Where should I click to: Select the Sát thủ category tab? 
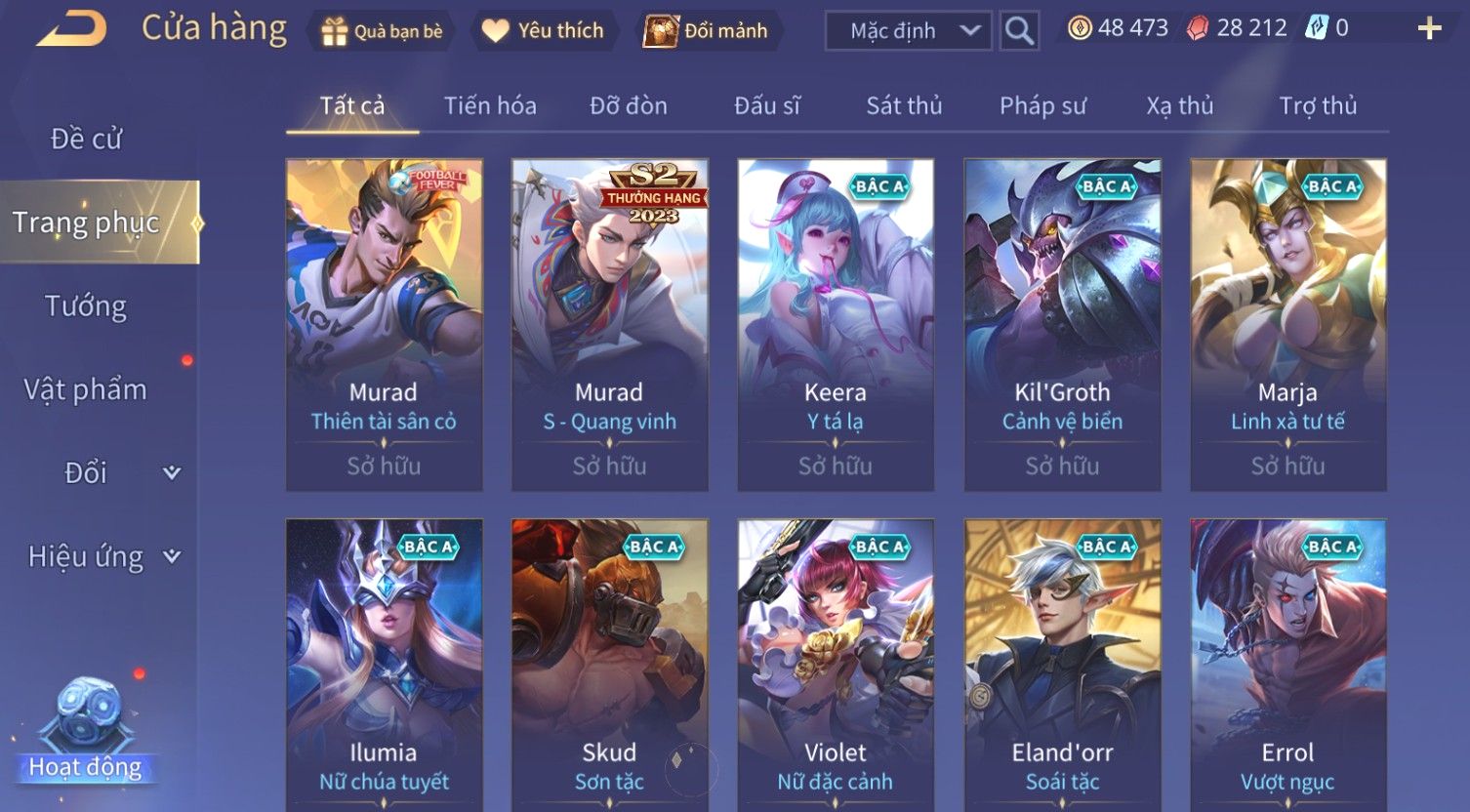(904, 105)
